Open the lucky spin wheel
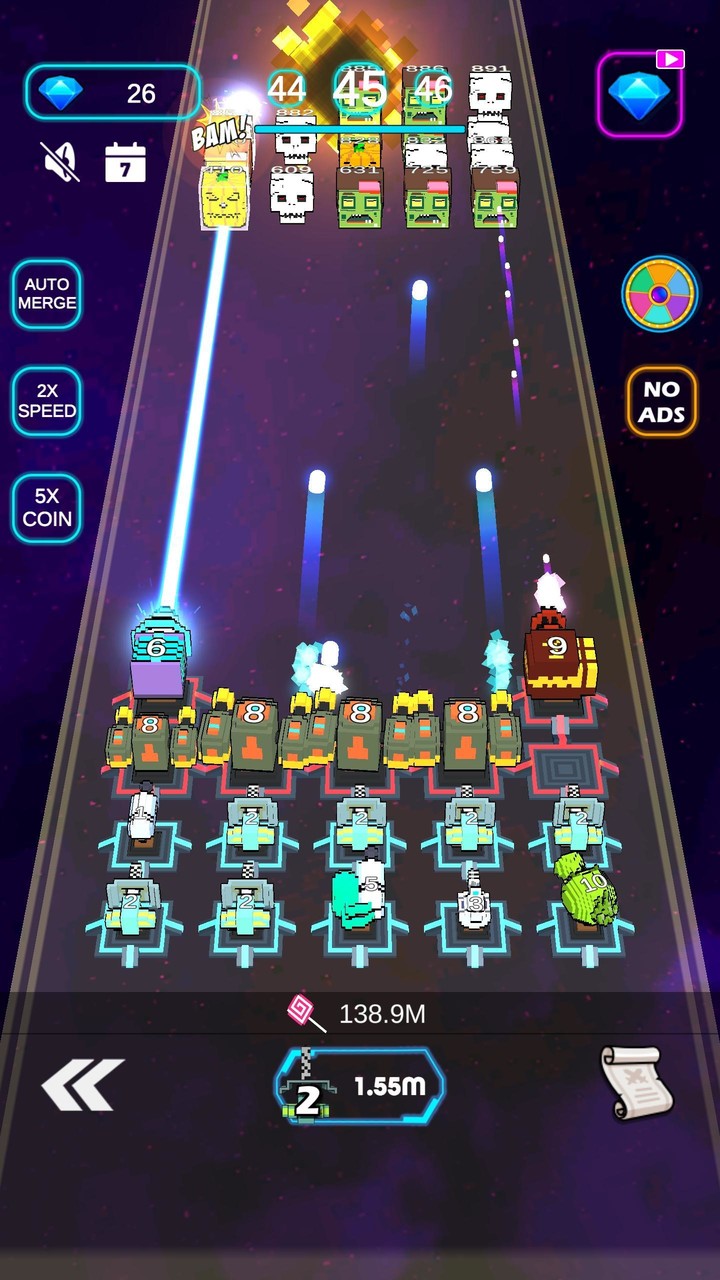The width and height of the screenshot is (720, 1280). click(x=660, y=293)
